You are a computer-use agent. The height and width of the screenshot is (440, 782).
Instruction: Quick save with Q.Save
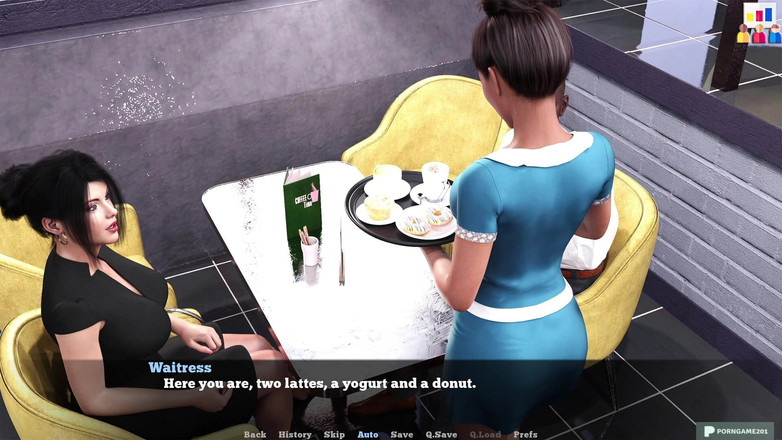[x=441, y=434]
